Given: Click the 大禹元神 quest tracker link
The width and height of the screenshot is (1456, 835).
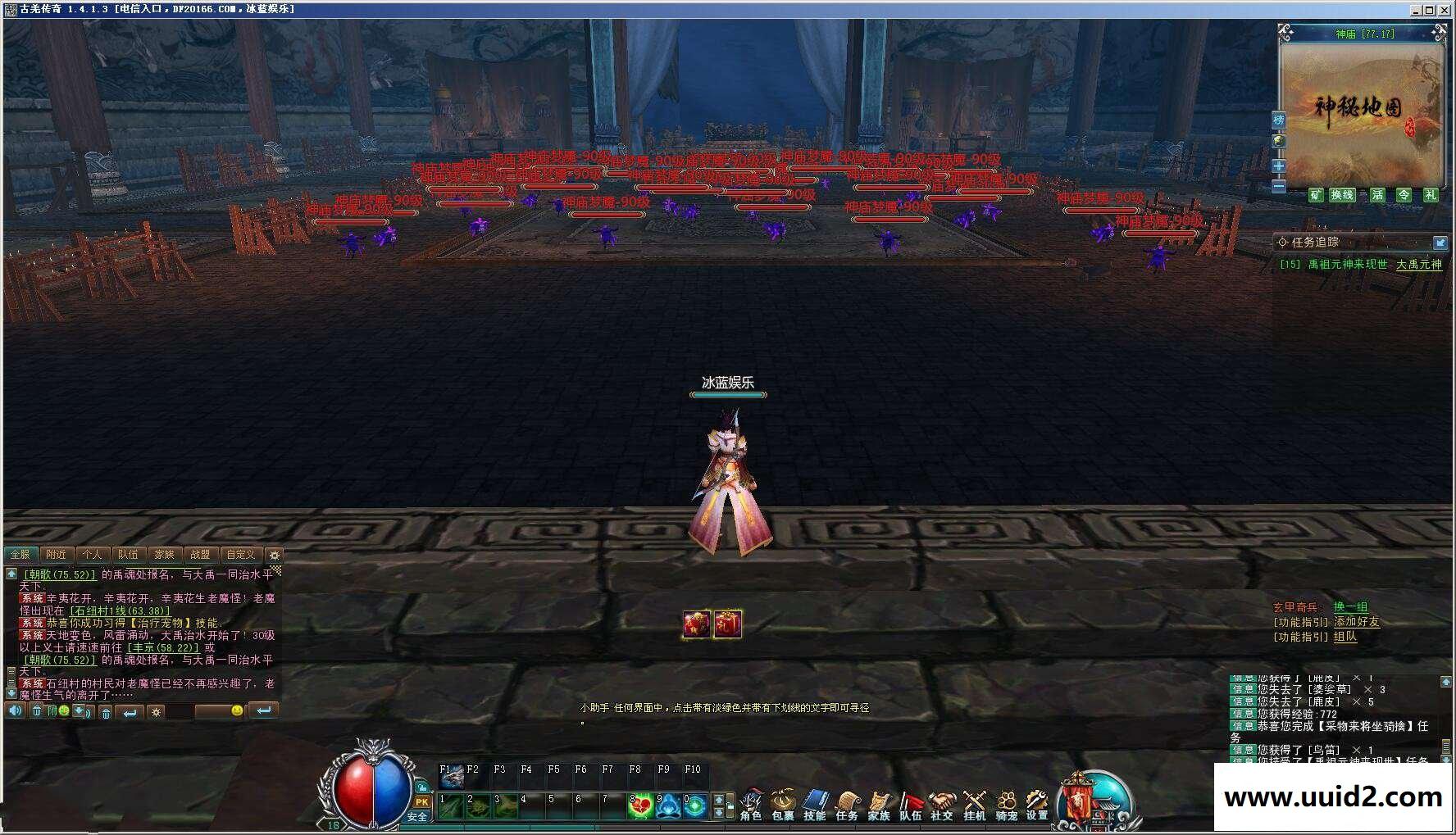Looking at the screenshot, I should tap(1418, 265).
